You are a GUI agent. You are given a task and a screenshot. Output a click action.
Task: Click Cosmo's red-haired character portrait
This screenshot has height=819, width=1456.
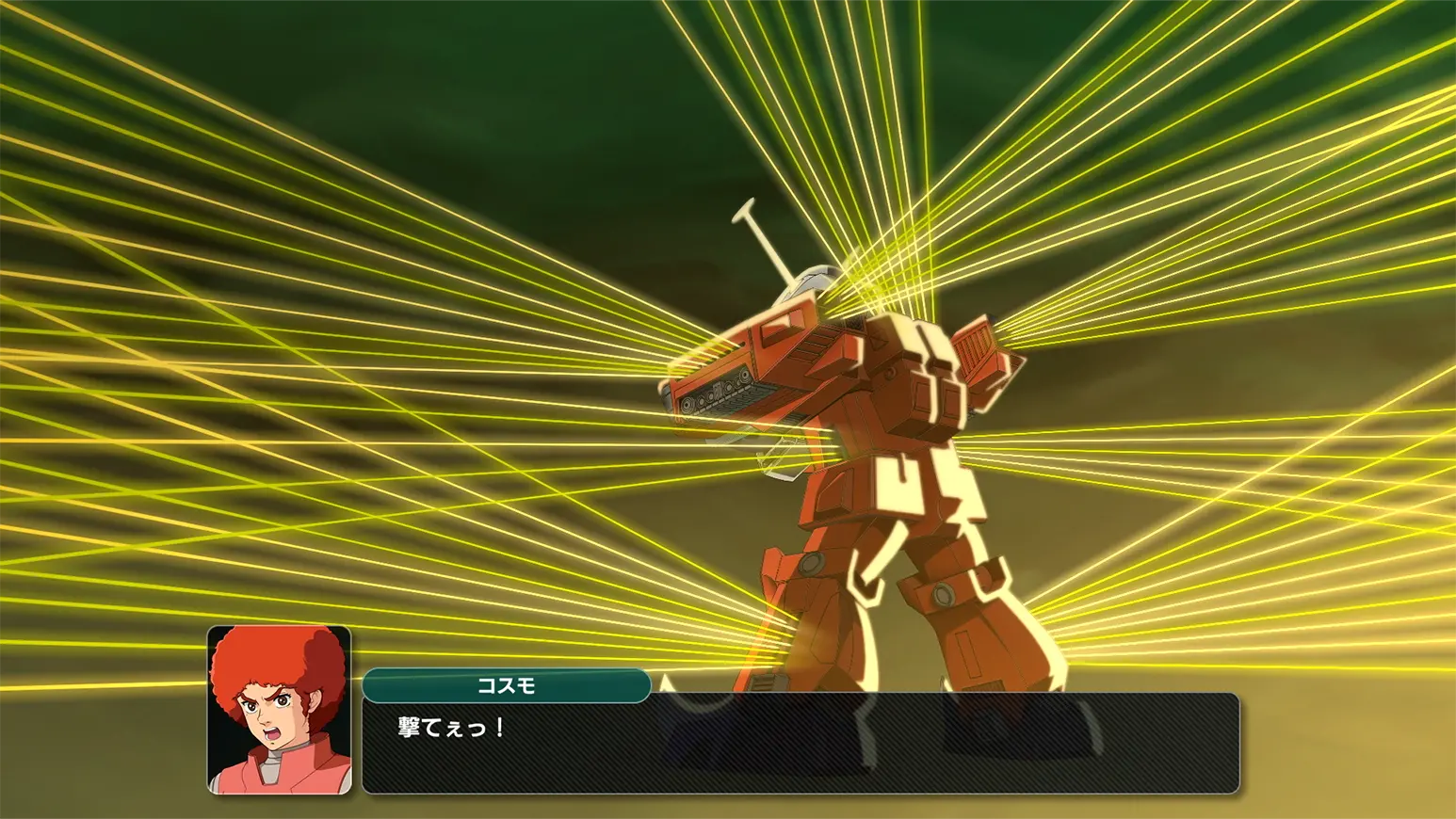[x=279, y=710]
